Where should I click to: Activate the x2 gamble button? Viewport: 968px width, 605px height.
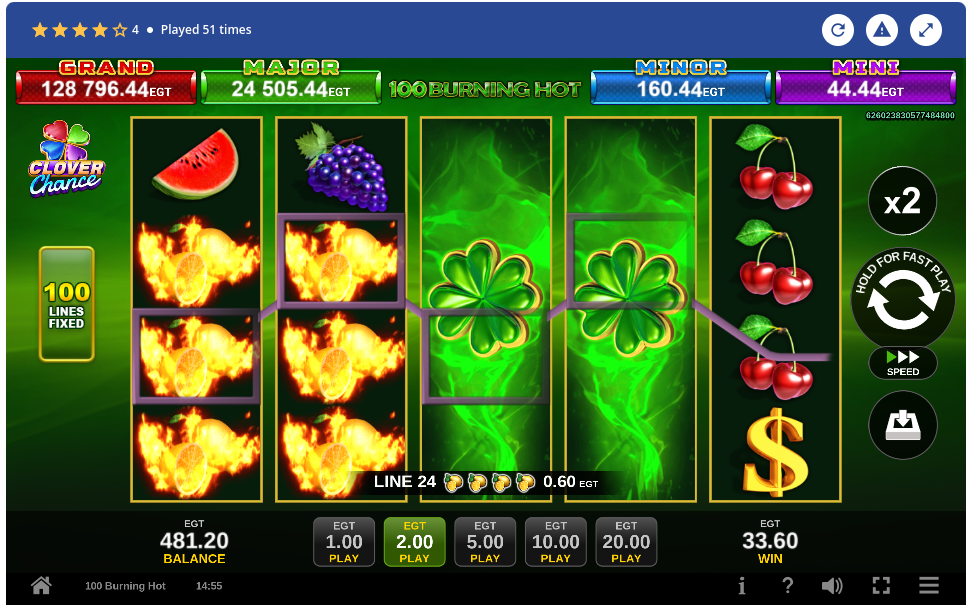click(902, 202)
